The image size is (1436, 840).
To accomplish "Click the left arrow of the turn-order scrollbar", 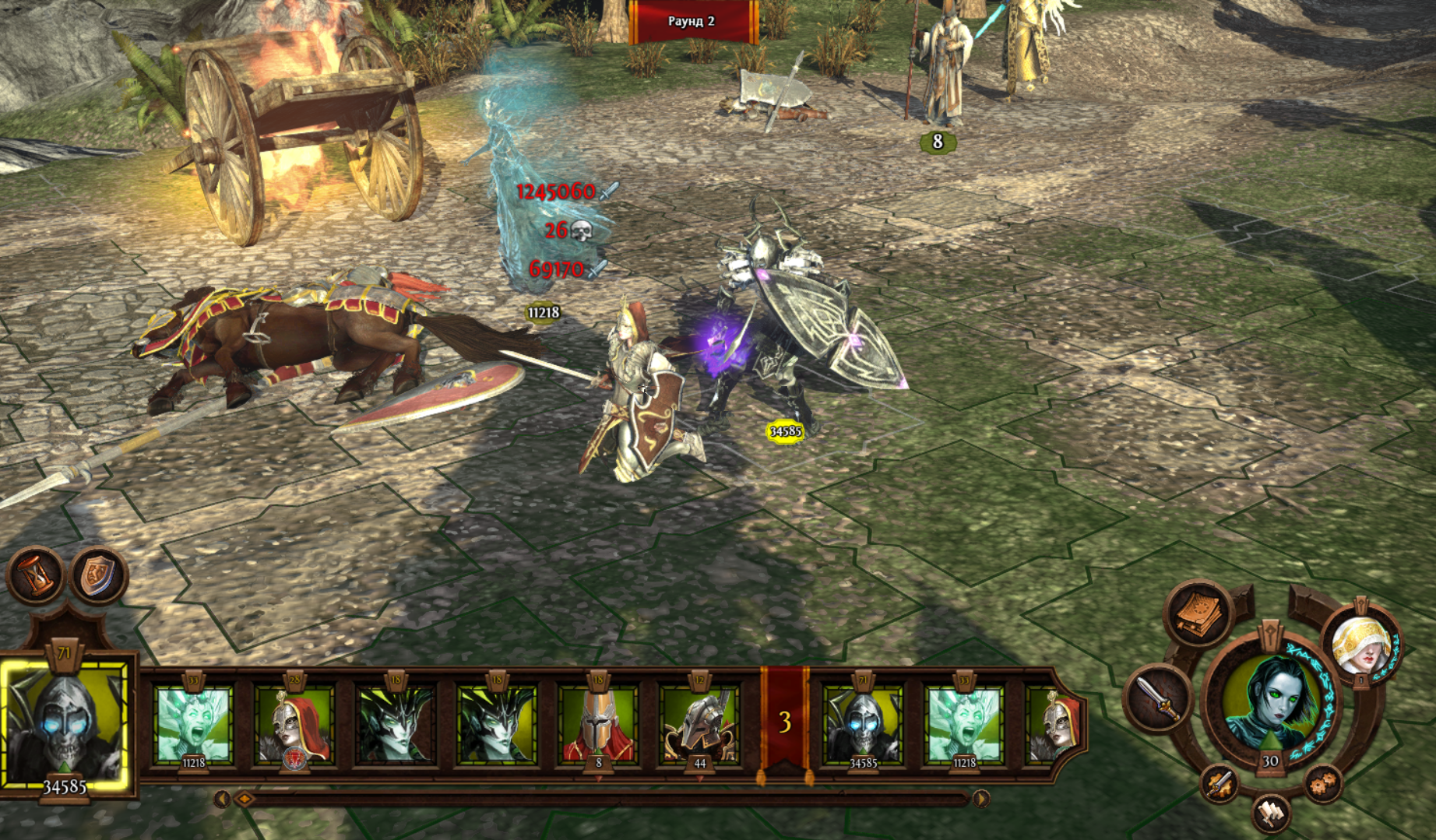I will click(x=222, y=799).
